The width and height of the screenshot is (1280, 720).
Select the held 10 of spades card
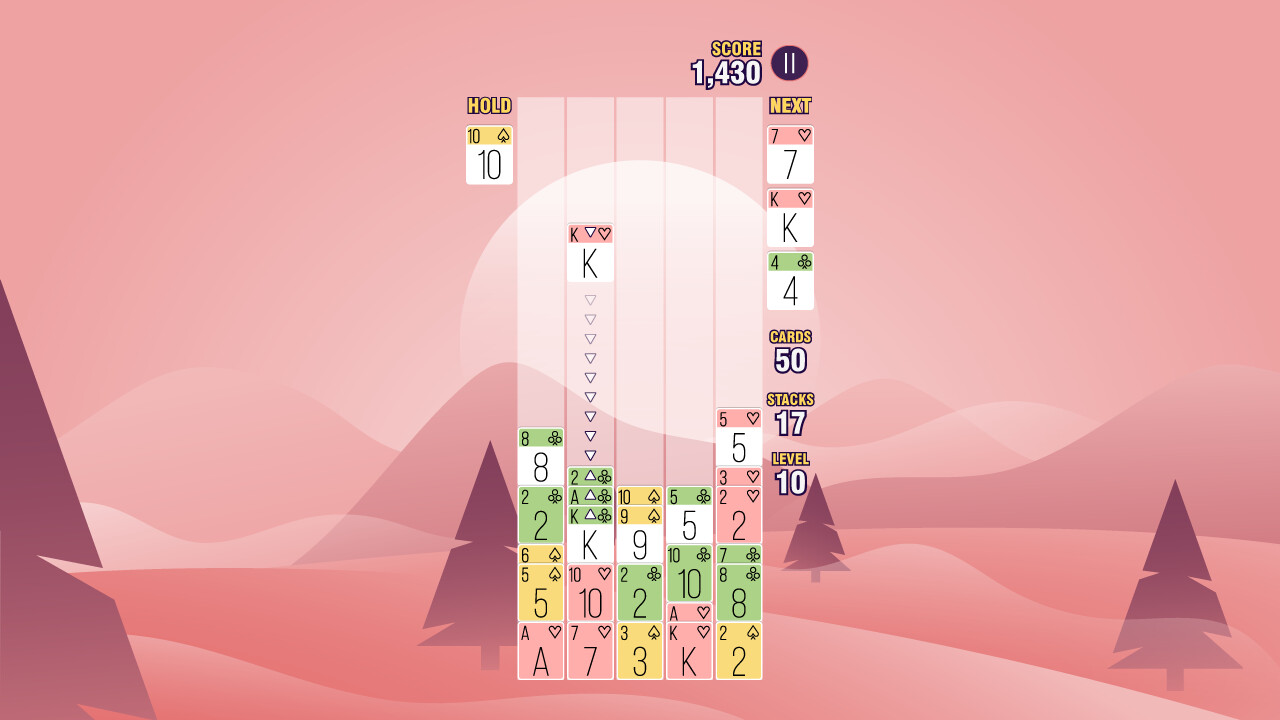click(489, 158)
